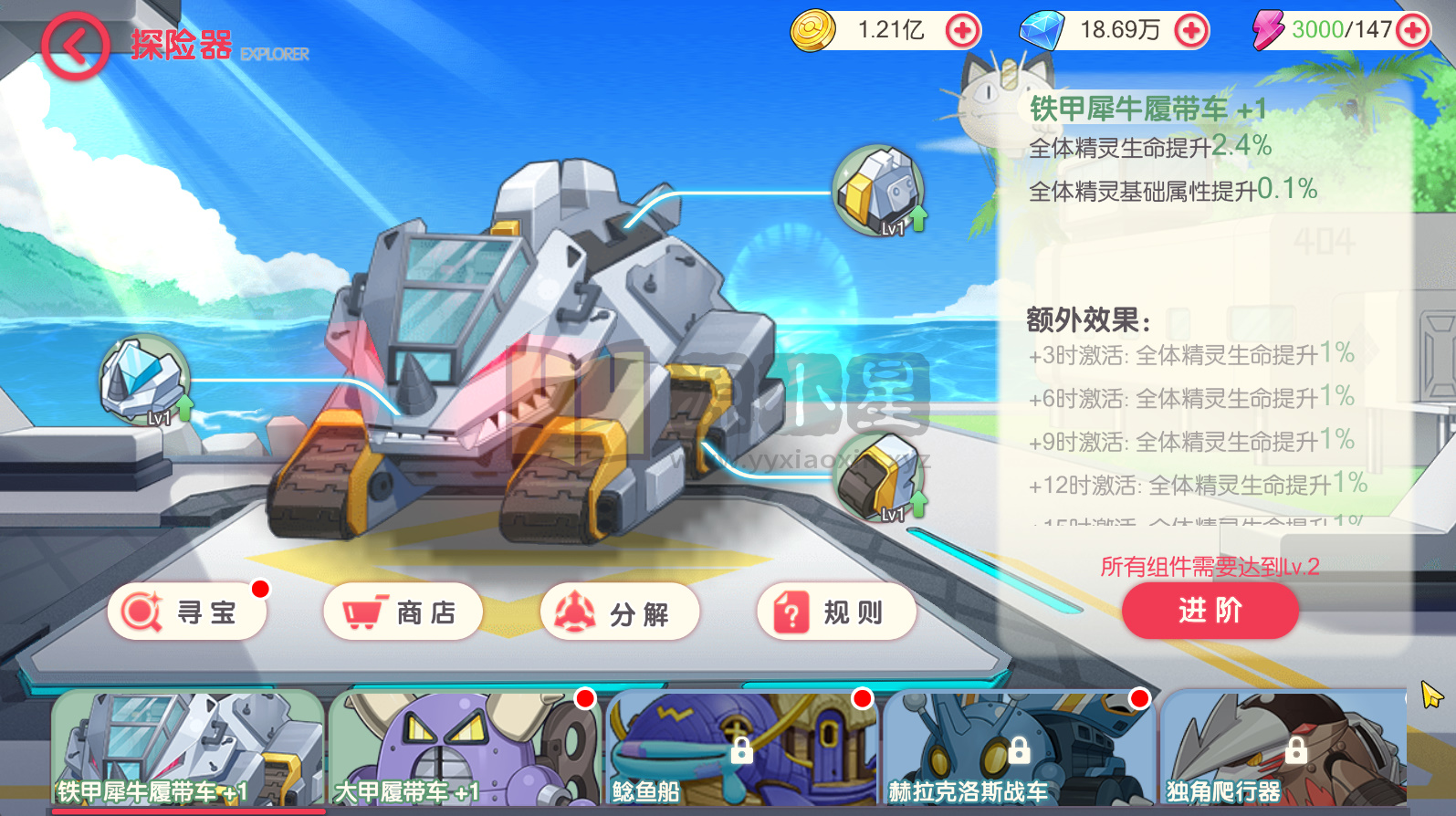Open the 寻宝 treasure hunt feature
Screen dimensions: 1456x816
(186, 612)
